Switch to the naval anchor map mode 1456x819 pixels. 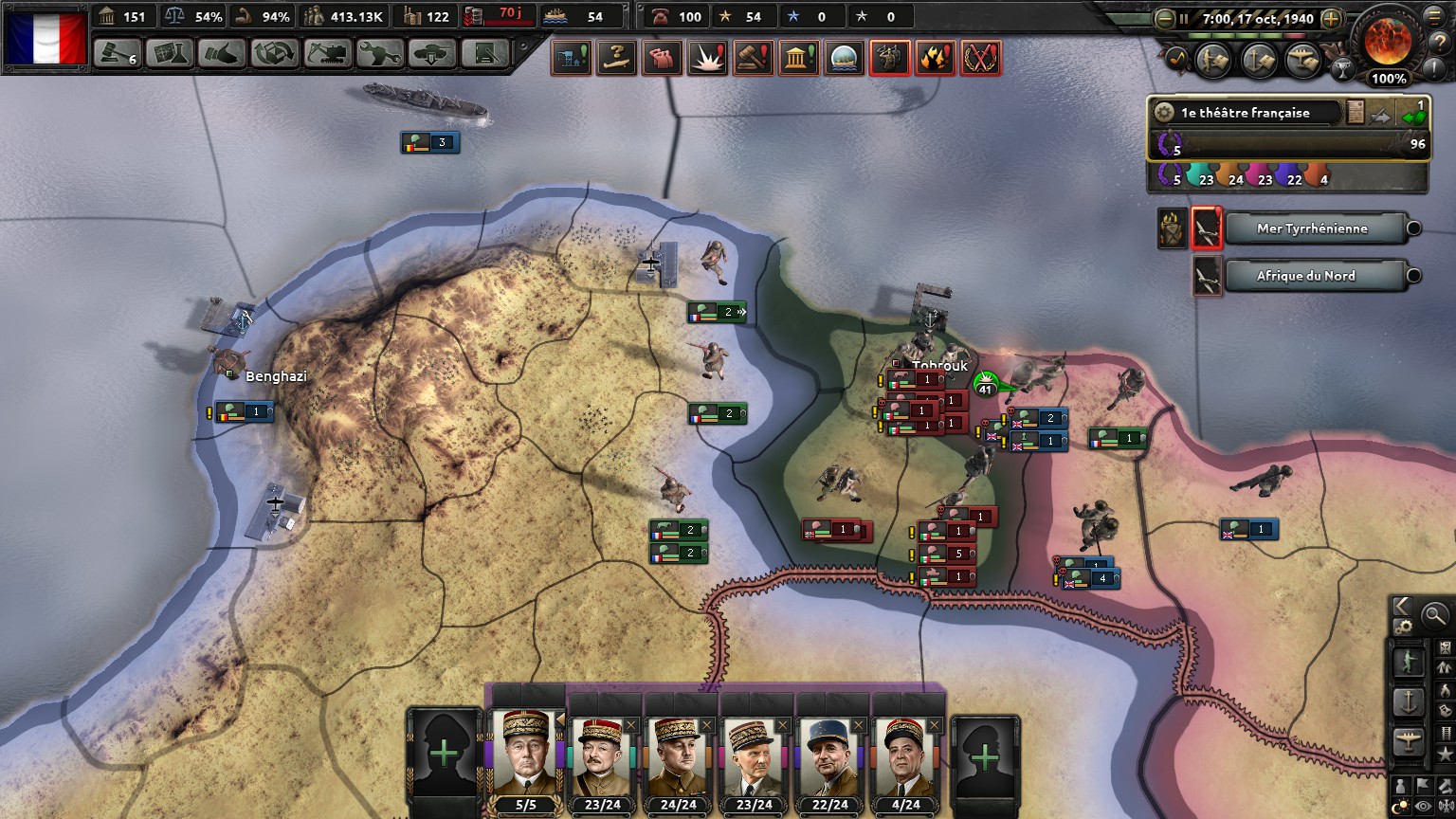click(x=1409, y=702)
